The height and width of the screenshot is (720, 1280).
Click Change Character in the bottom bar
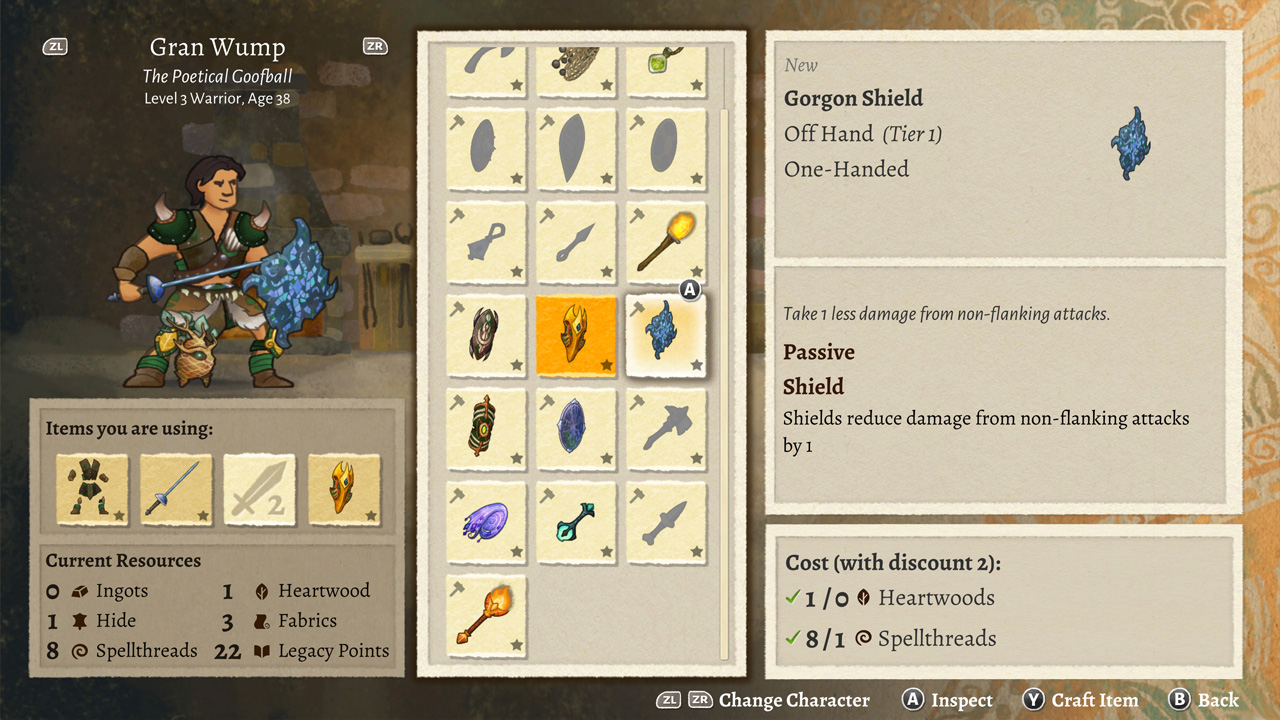[793, 700]
